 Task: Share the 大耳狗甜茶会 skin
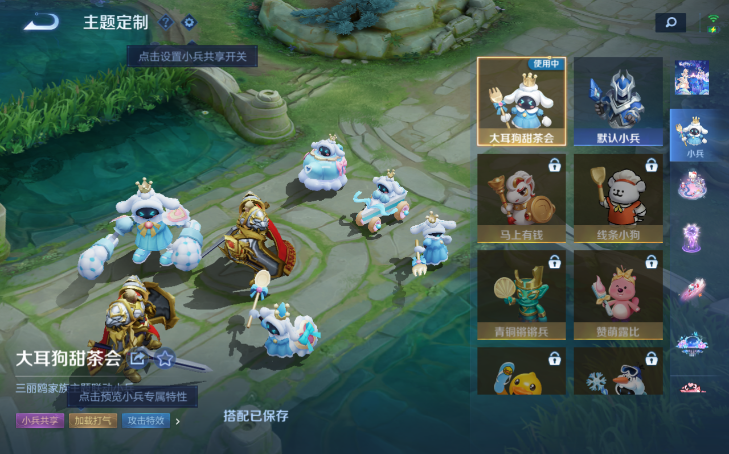tap(138, 358)
